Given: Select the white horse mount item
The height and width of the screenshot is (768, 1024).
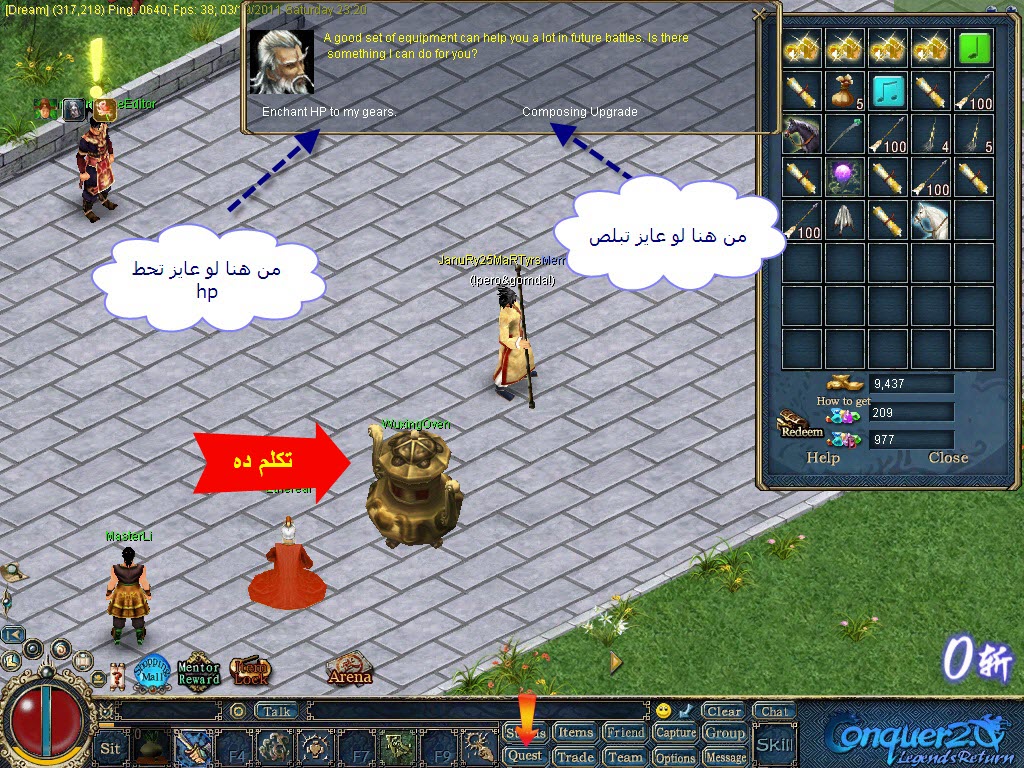Looking at the screenshot, I should tap(931, 219).
